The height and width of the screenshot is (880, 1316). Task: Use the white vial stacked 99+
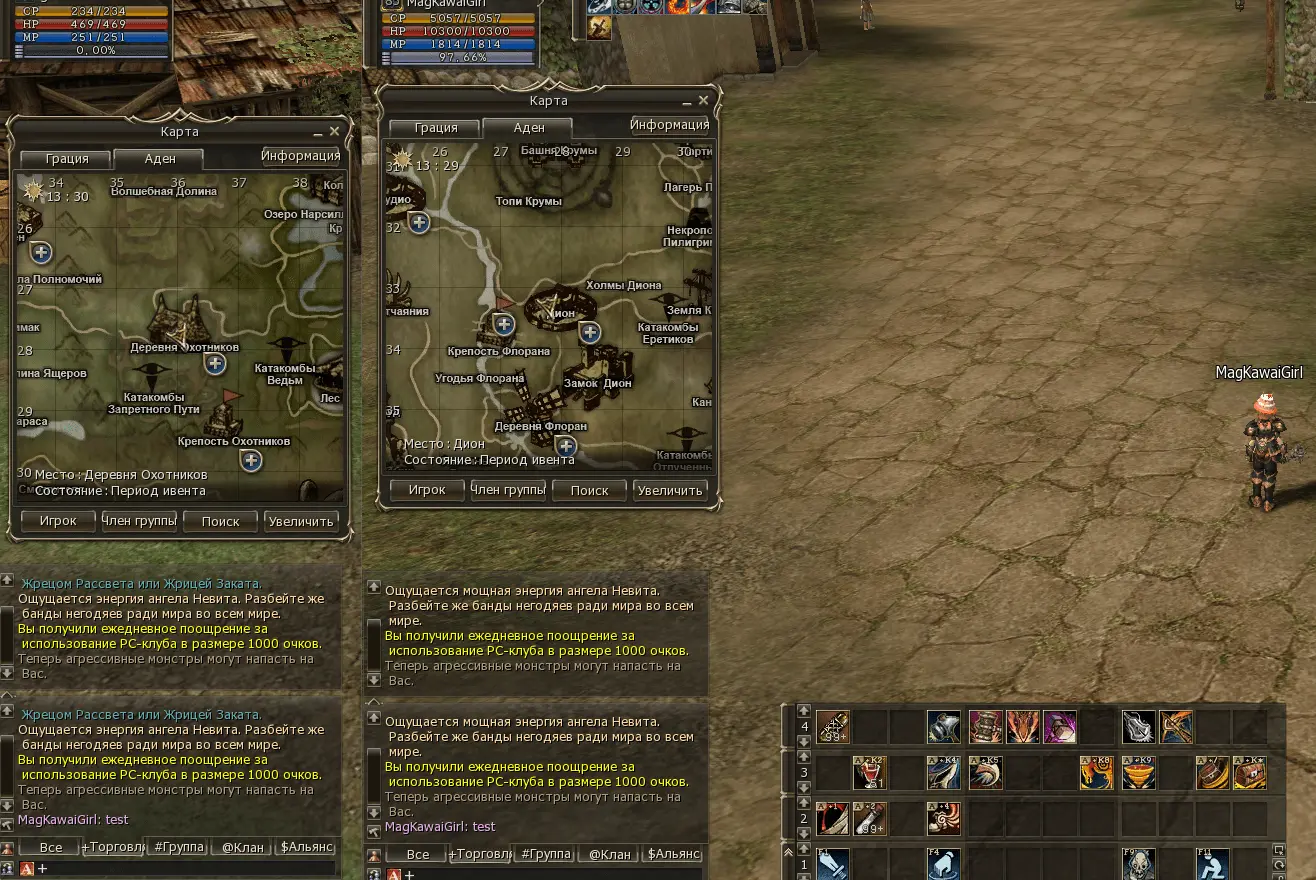869,818
